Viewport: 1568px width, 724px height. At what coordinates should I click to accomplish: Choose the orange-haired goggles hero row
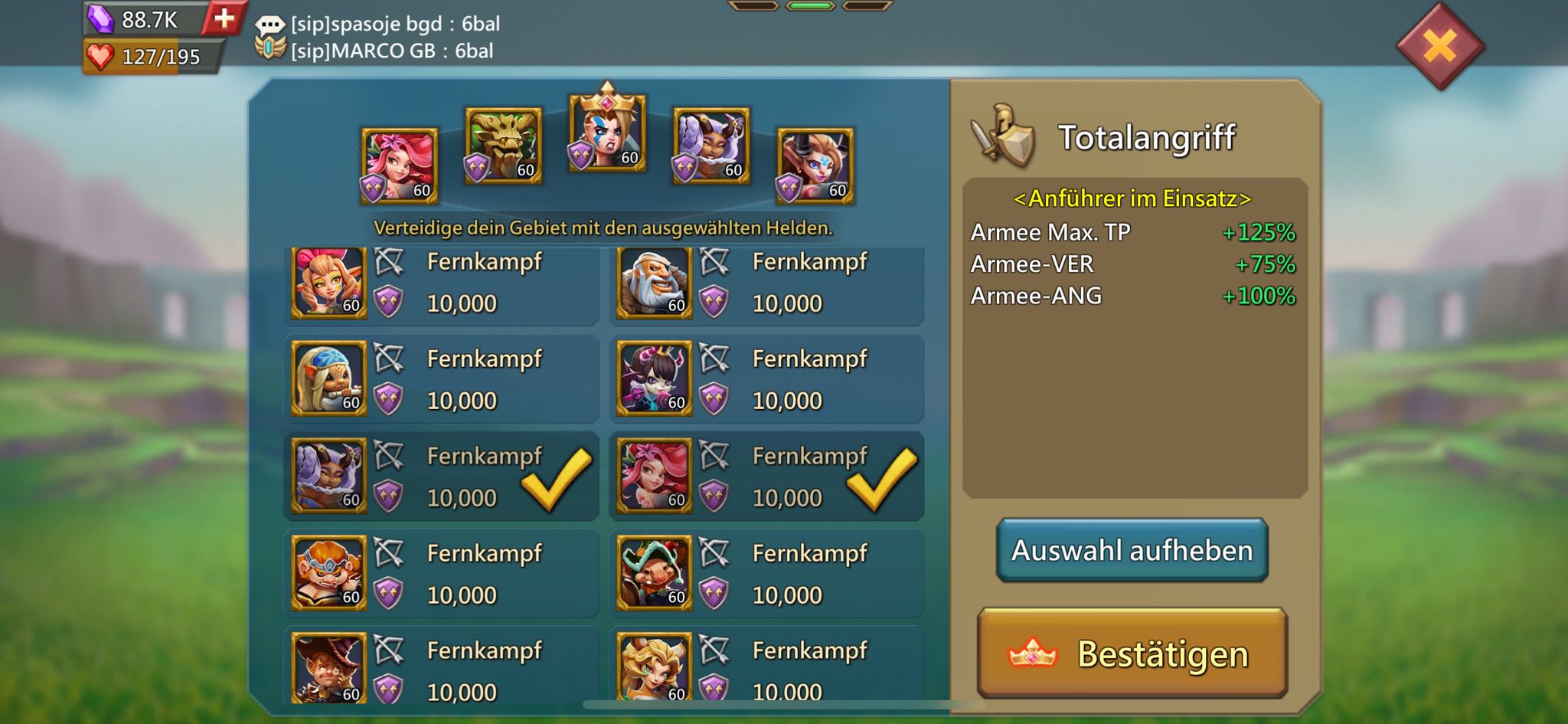[x=441, y=573]
